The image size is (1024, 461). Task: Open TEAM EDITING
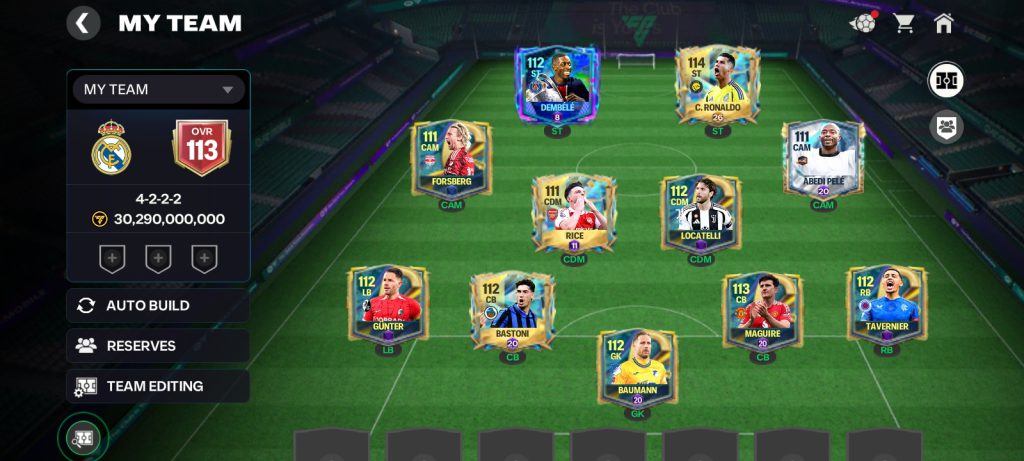click(158, 386)
